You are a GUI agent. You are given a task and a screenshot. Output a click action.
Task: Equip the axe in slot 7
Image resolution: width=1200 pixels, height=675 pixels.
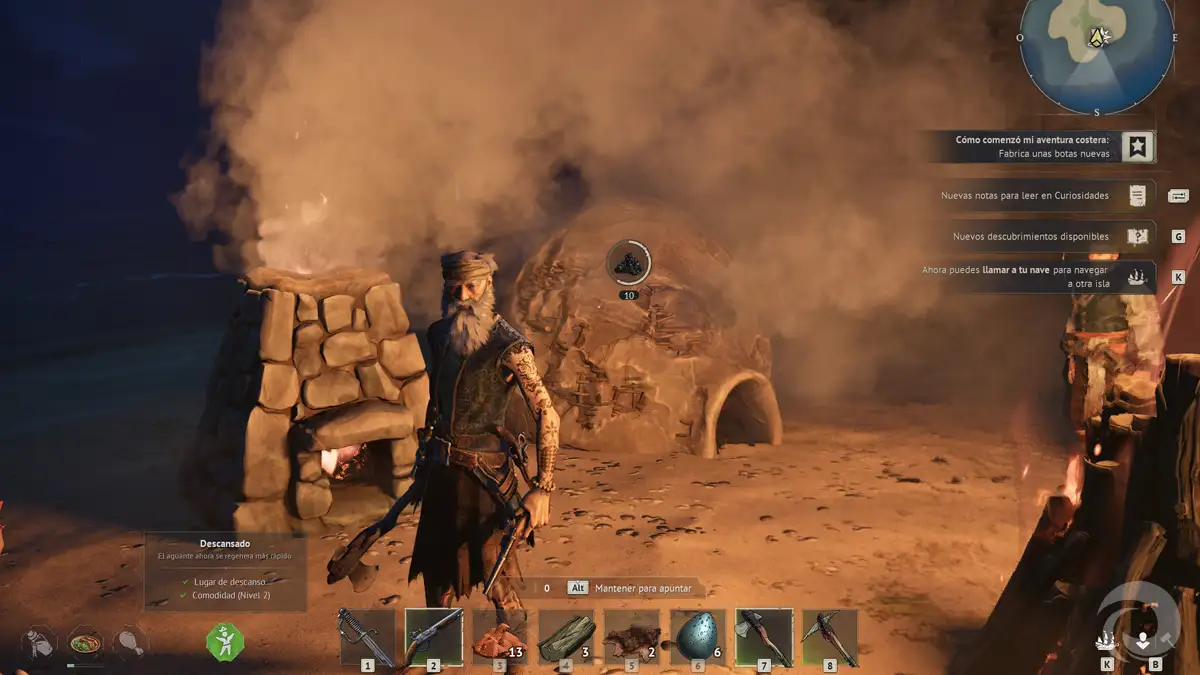coord(764,637)
